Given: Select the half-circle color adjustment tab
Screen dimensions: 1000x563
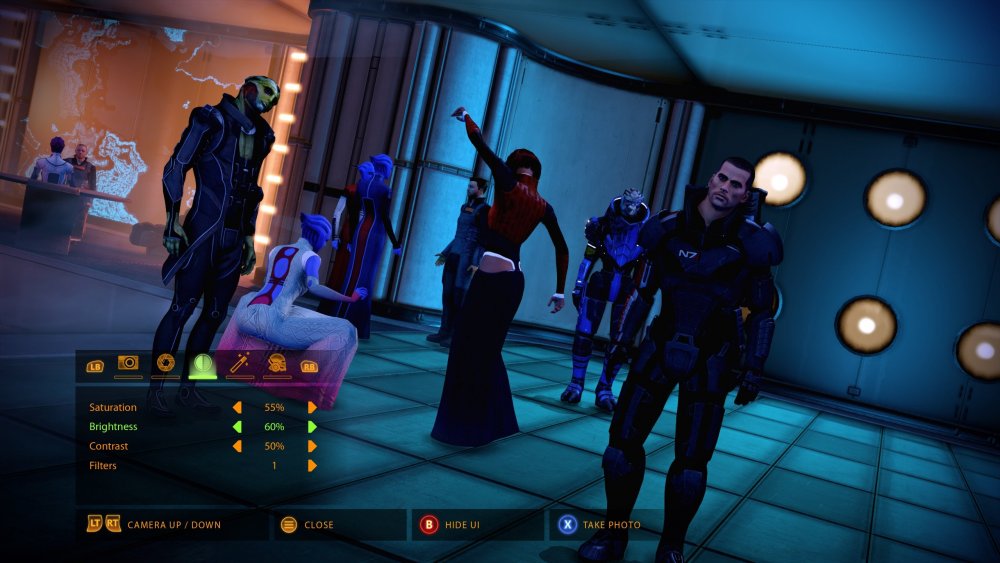Looking at the screenshot, I should 203,364.
